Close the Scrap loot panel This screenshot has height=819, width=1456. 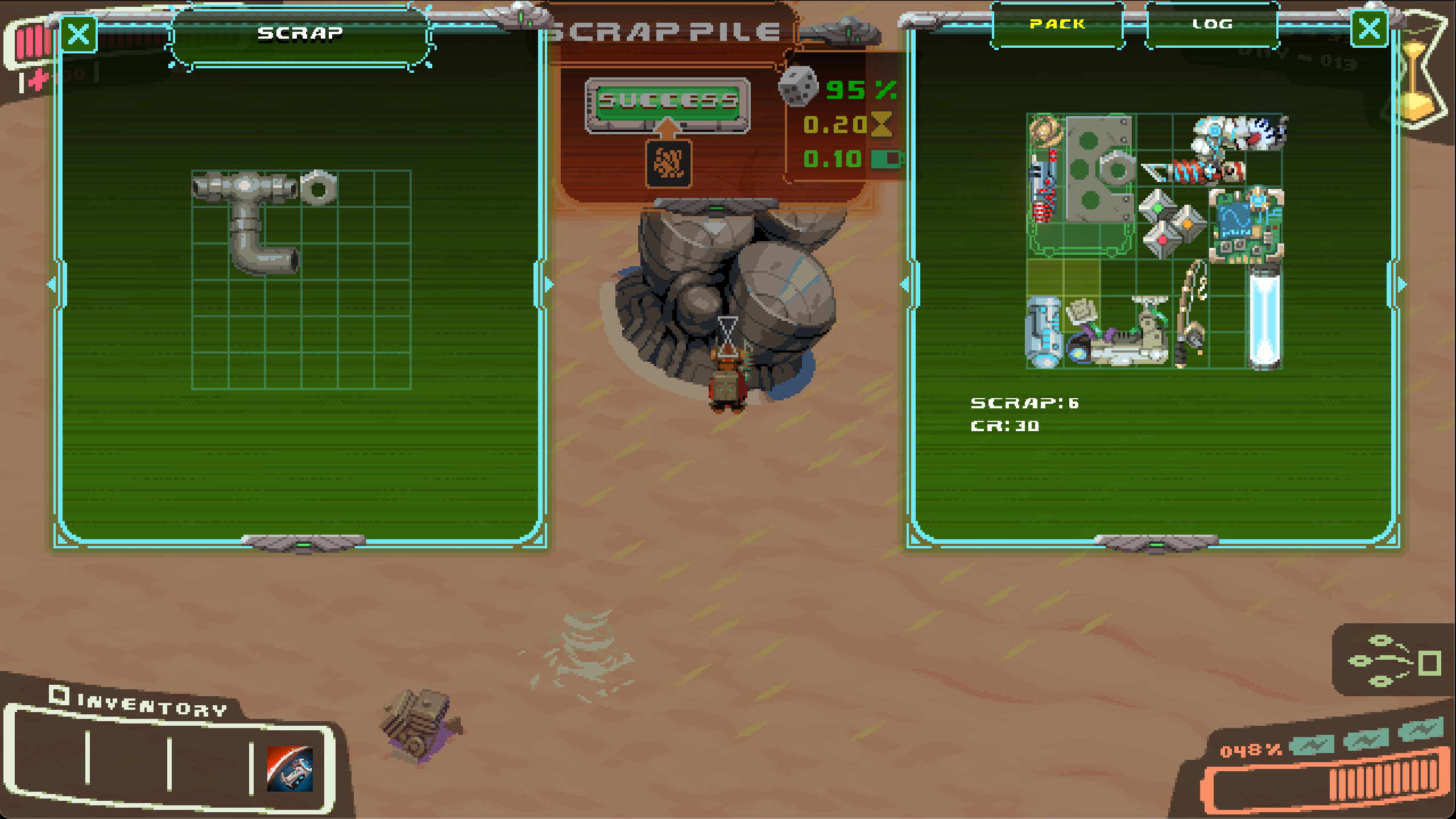[x=78, y=34]
